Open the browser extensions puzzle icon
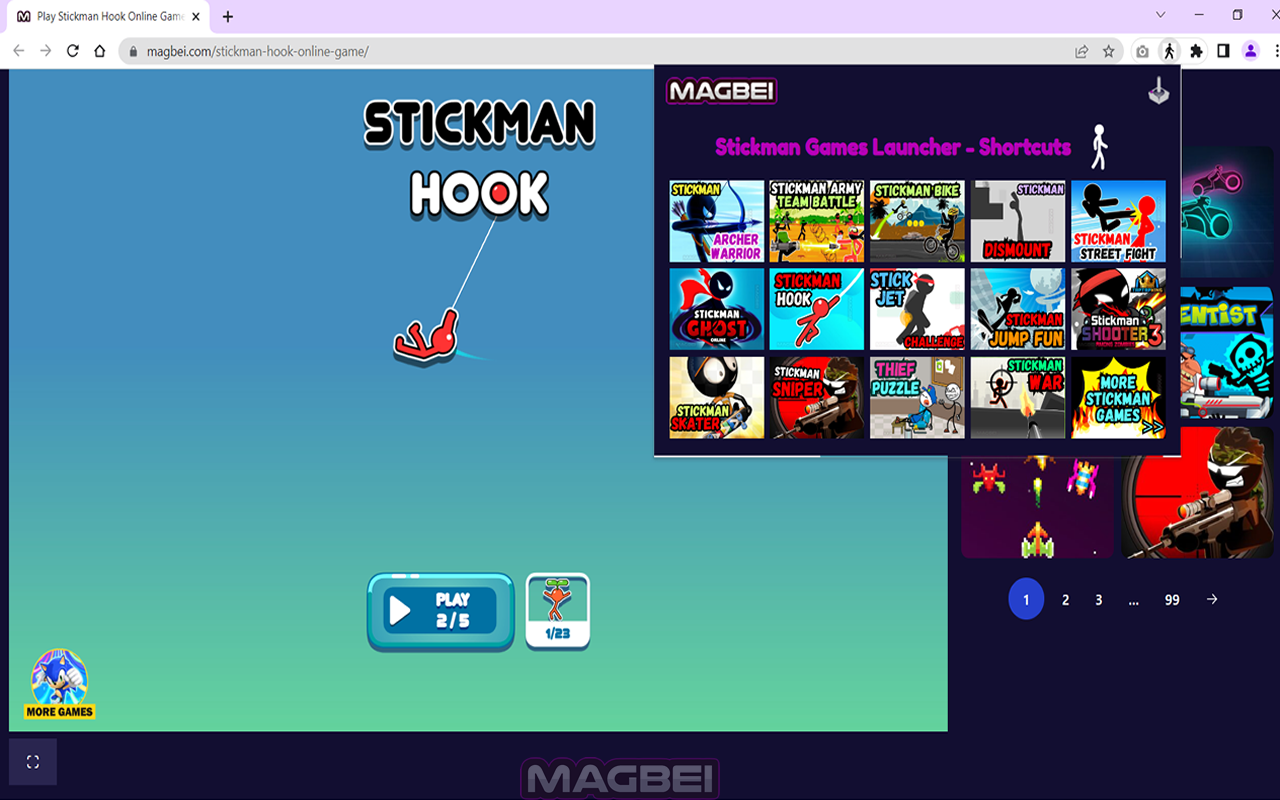 pyautogui.click(x=1196, y=50)
